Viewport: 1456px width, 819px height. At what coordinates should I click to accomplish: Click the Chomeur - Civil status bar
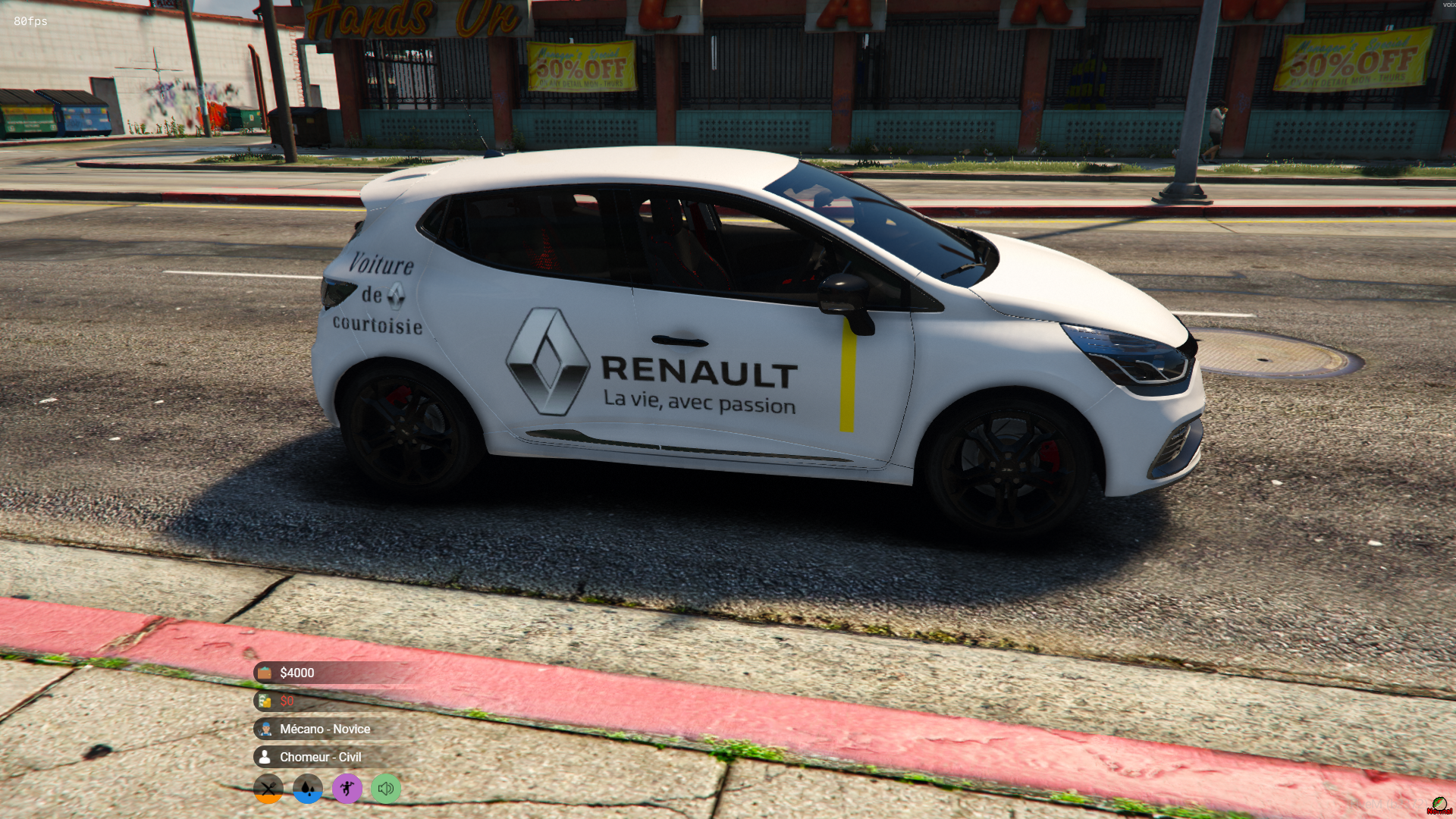click(x=319, y=757)
